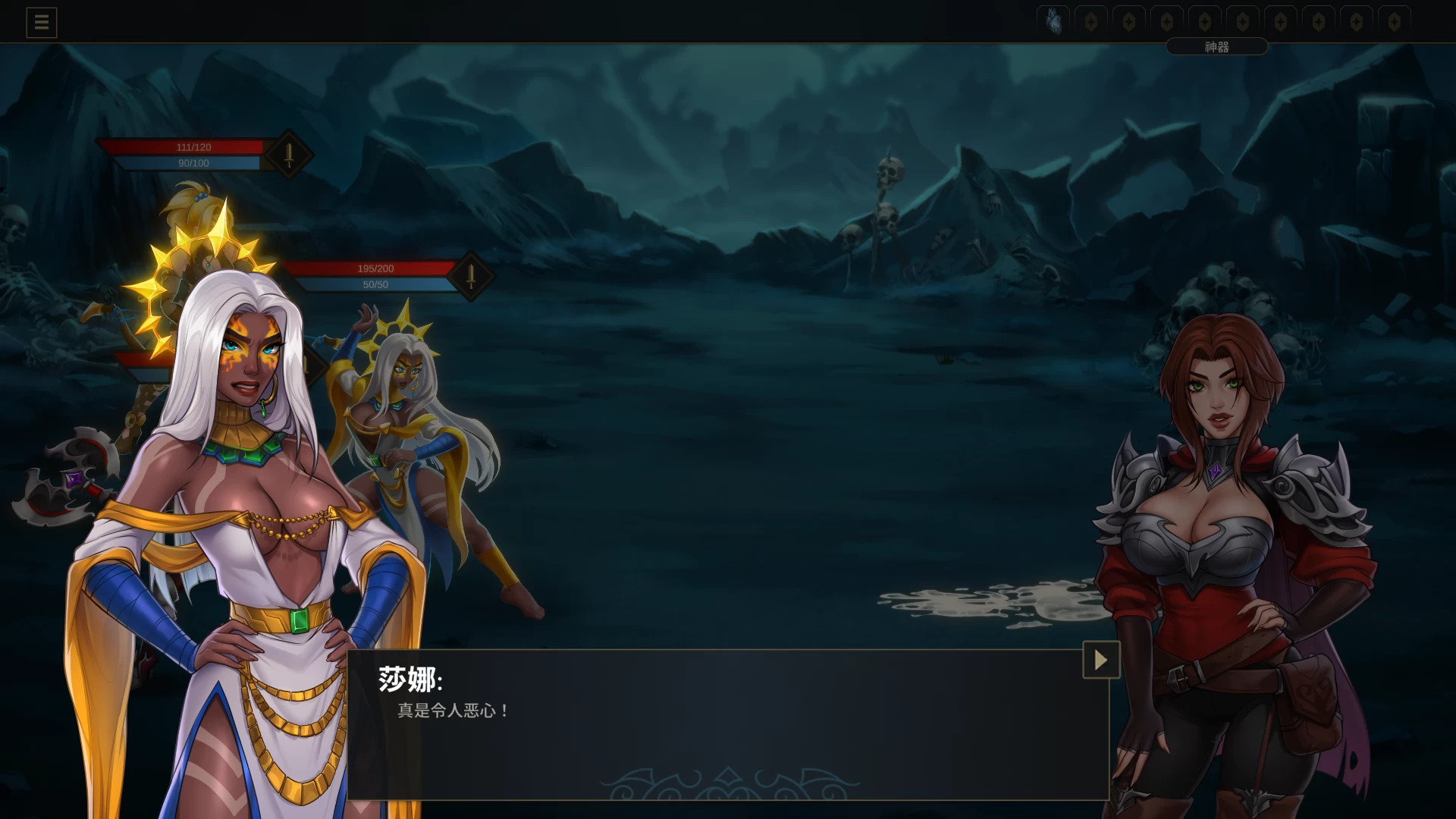Expand the artifact row above 神器 label
The height and width of the screenshot is (819, 1456).
tap(1216, 20)
